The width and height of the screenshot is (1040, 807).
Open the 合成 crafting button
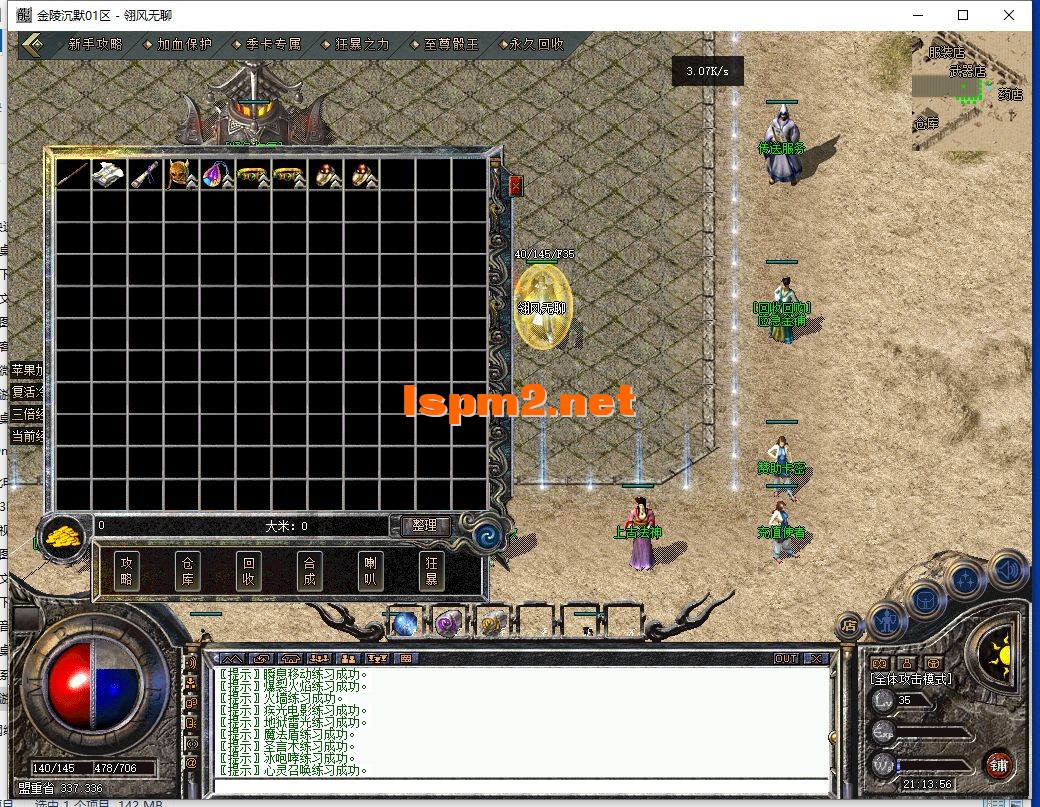pyautogui.click(x=309, y=570)
